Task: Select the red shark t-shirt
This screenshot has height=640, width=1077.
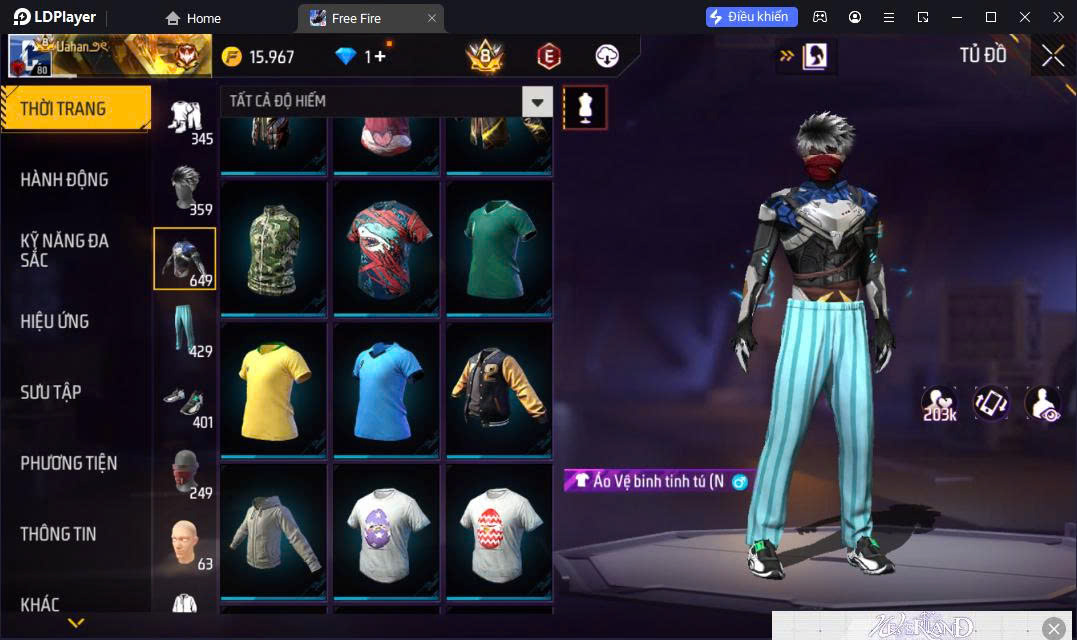Action: point(387,248)
